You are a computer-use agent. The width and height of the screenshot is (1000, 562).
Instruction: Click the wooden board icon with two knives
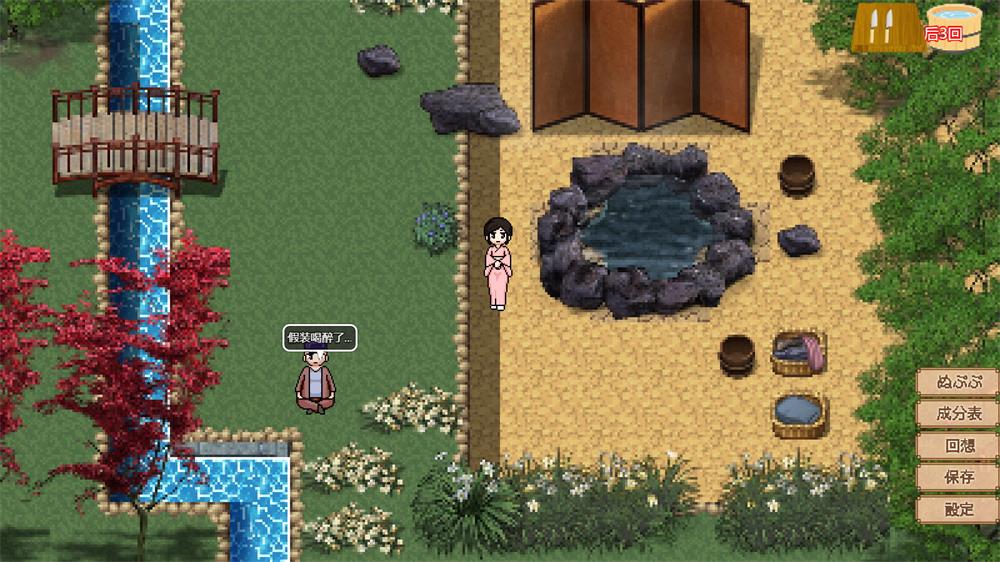tap(884, 26)
